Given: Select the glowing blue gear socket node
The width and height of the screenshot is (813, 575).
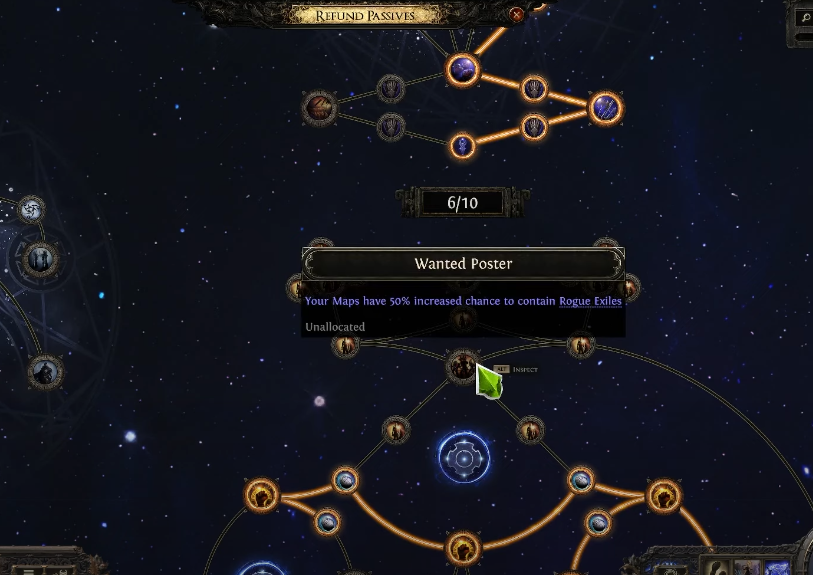Looking at the screenshot, I should point(464,458).
